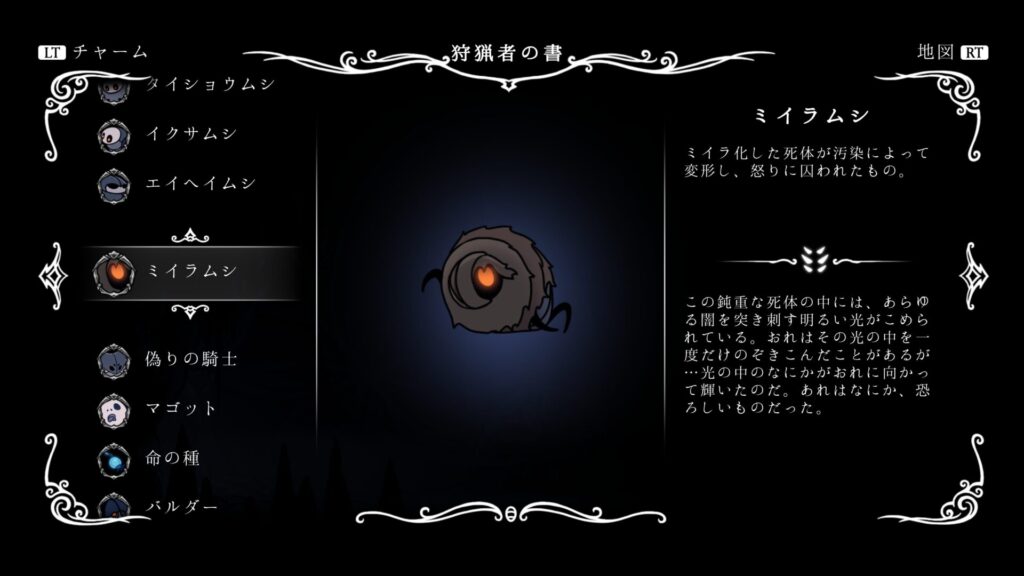This screenshot has height=576, width=1024.
Task: Open the 偽りの騎士 entry
Action: (190, 358)
